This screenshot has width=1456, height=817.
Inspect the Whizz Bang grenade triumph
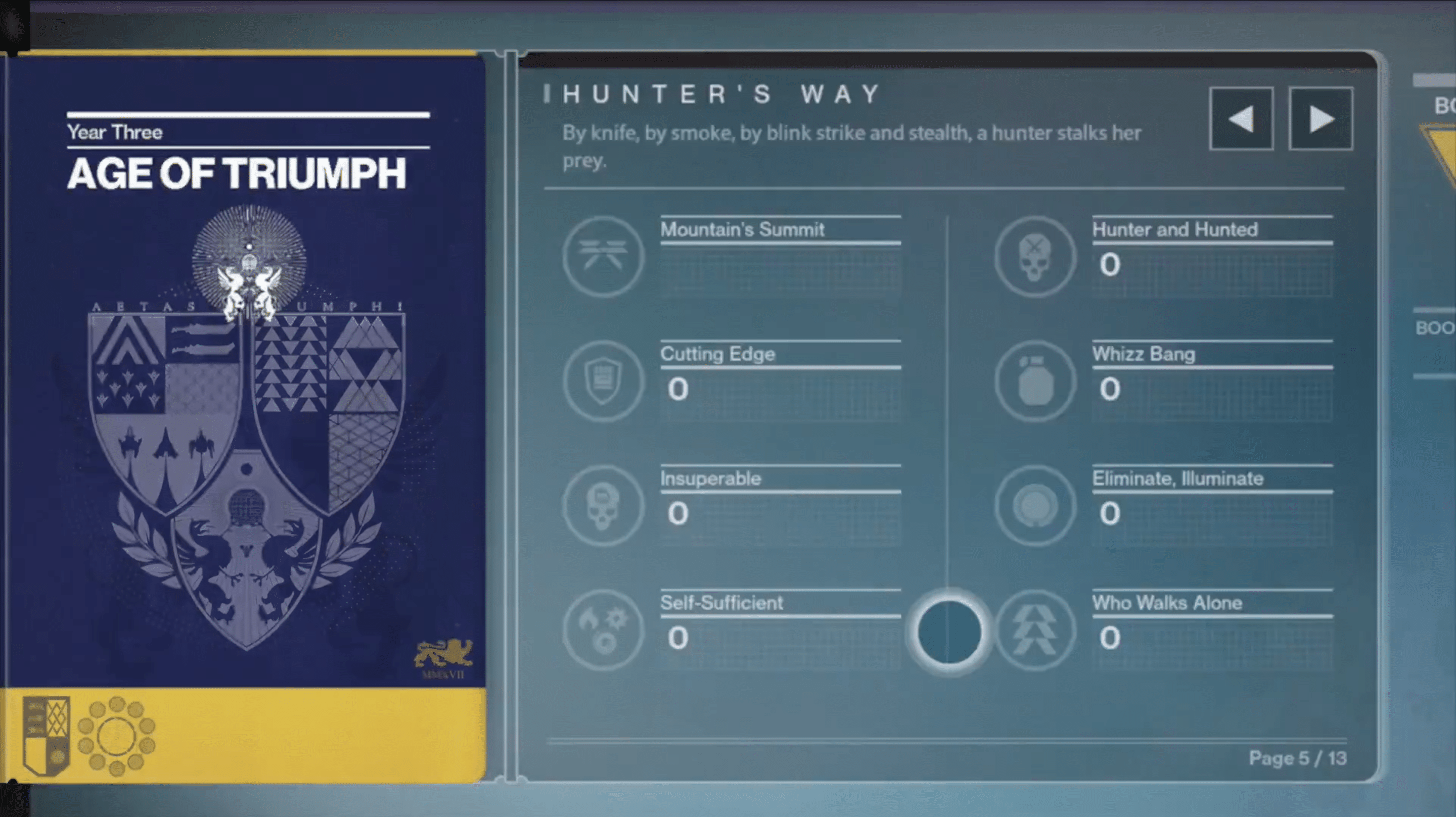(1035, 381)
